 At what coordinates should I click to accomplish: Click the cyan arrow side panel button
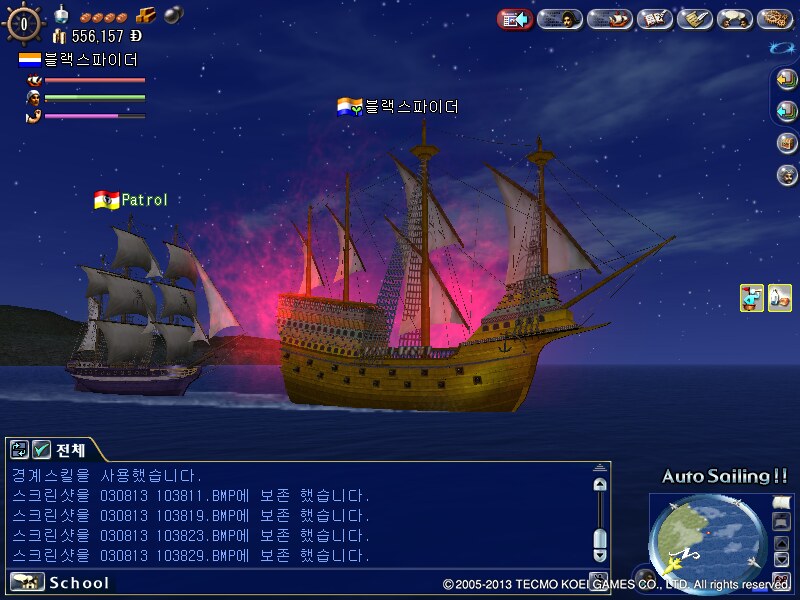tap(787, 110)
